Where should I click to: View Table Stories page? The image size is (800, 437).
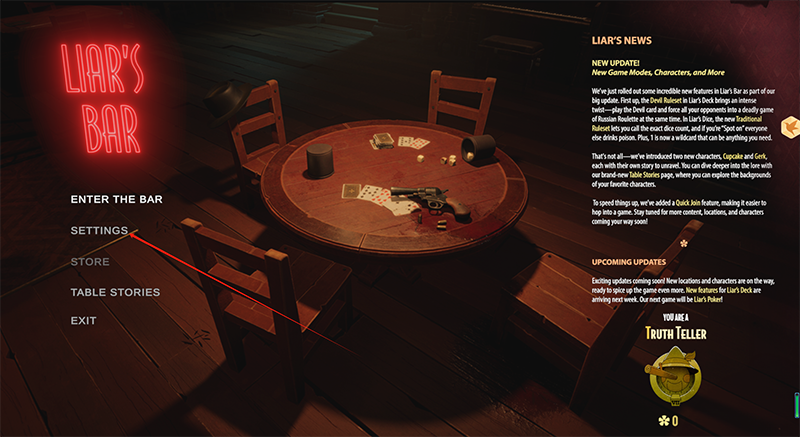click(115, 292)
